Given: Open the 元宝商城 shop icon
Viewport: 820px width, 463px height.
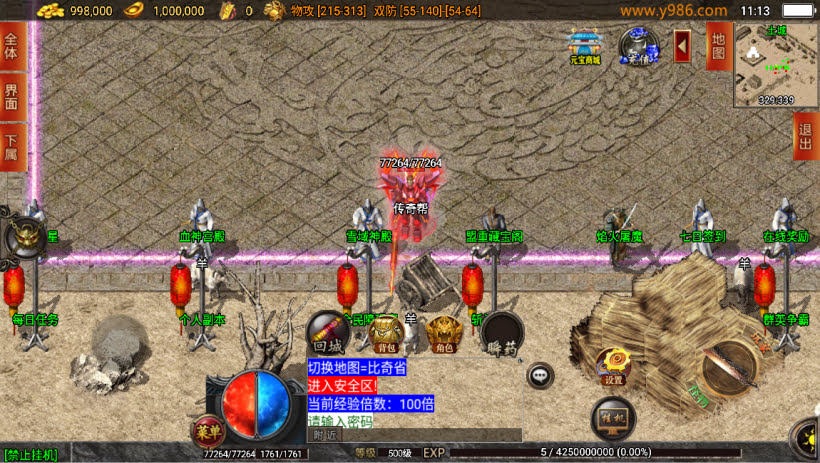Looking at the screenshot, I should click(x=585, y=46).
